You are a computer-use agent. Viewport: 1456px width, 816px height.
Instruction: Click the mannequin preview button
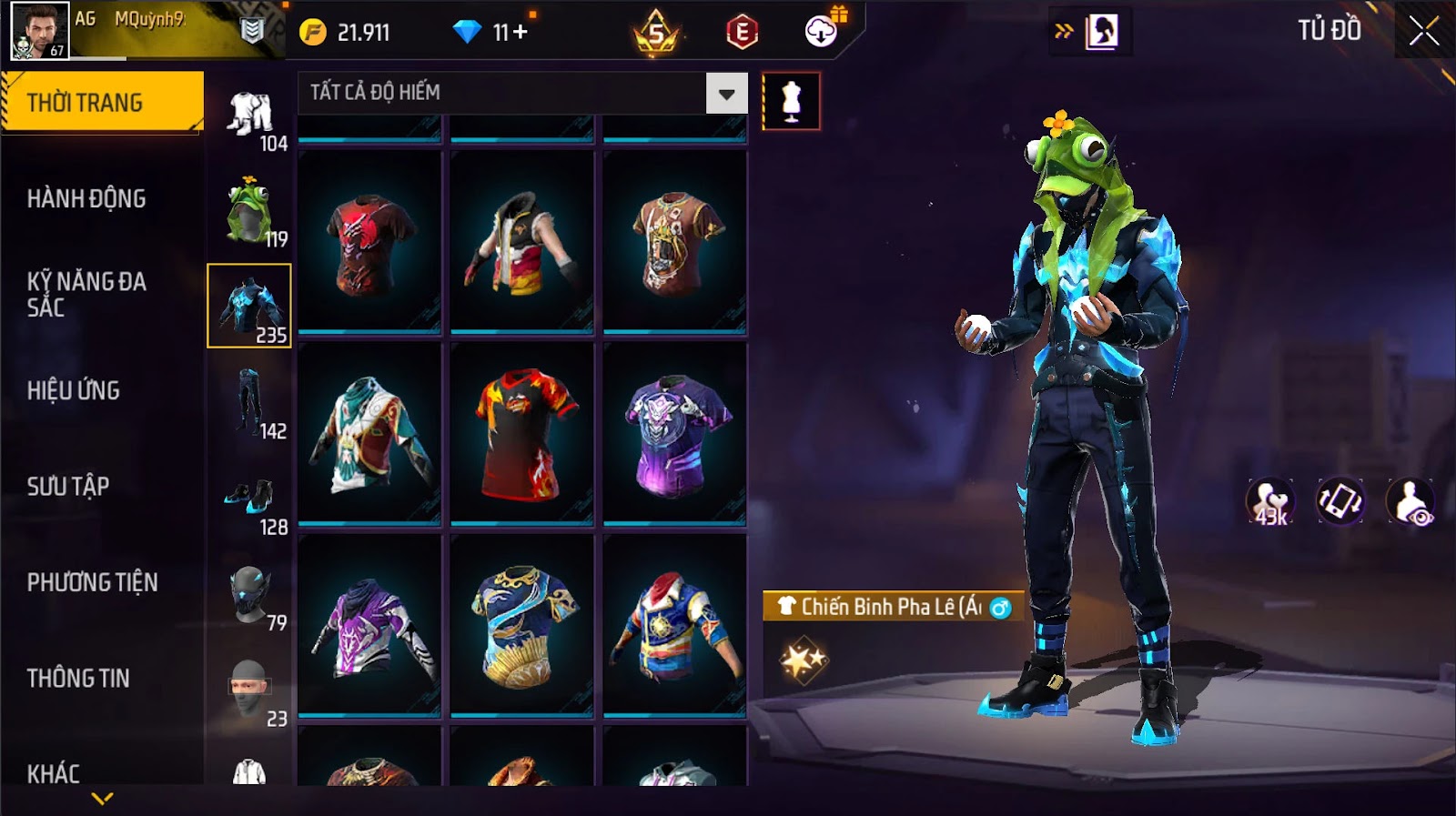pos(791,101)
